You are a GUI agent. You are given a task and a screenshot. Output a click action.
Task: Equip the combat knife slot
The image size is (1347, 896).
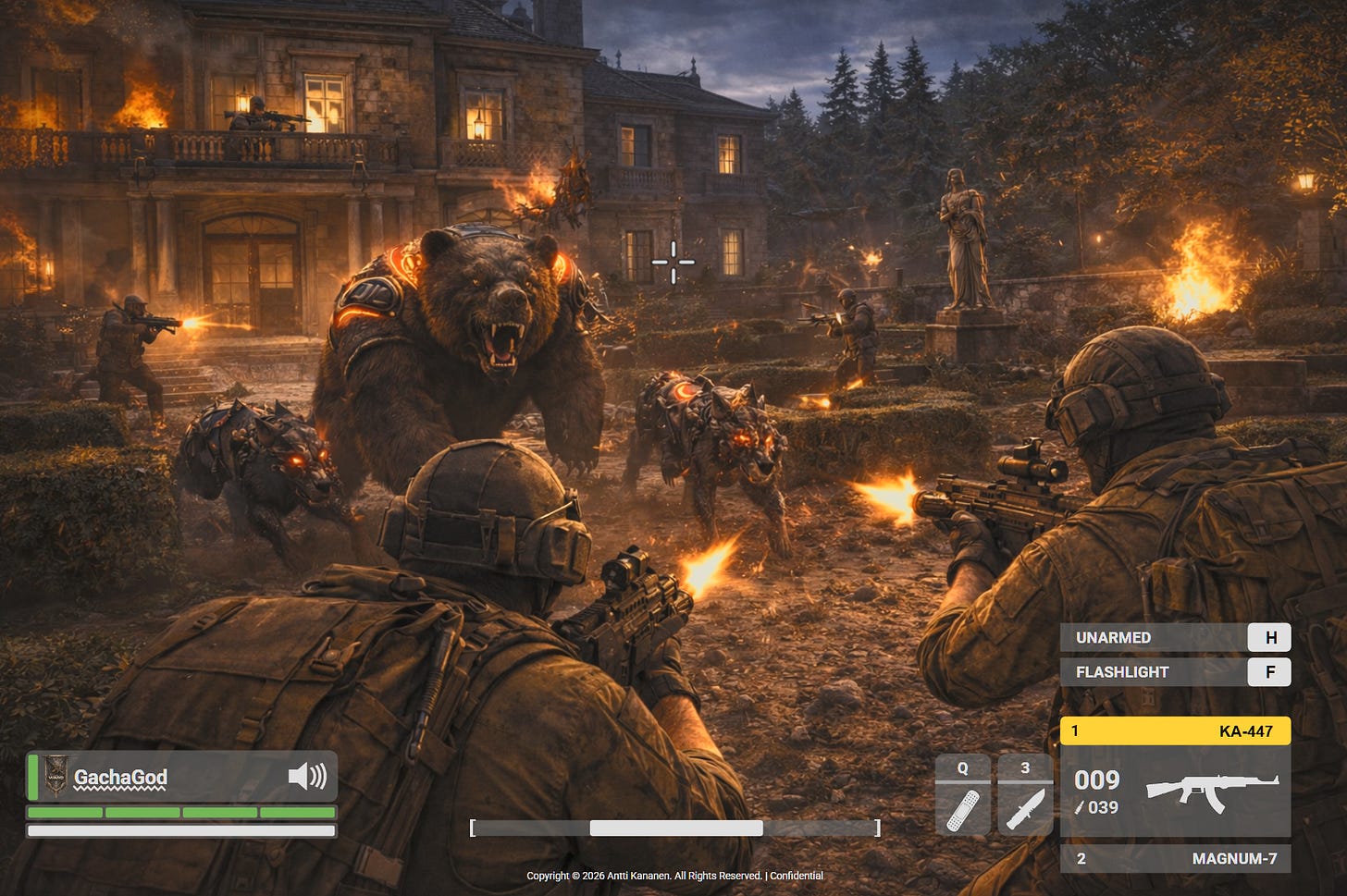tap(1025, 806)
